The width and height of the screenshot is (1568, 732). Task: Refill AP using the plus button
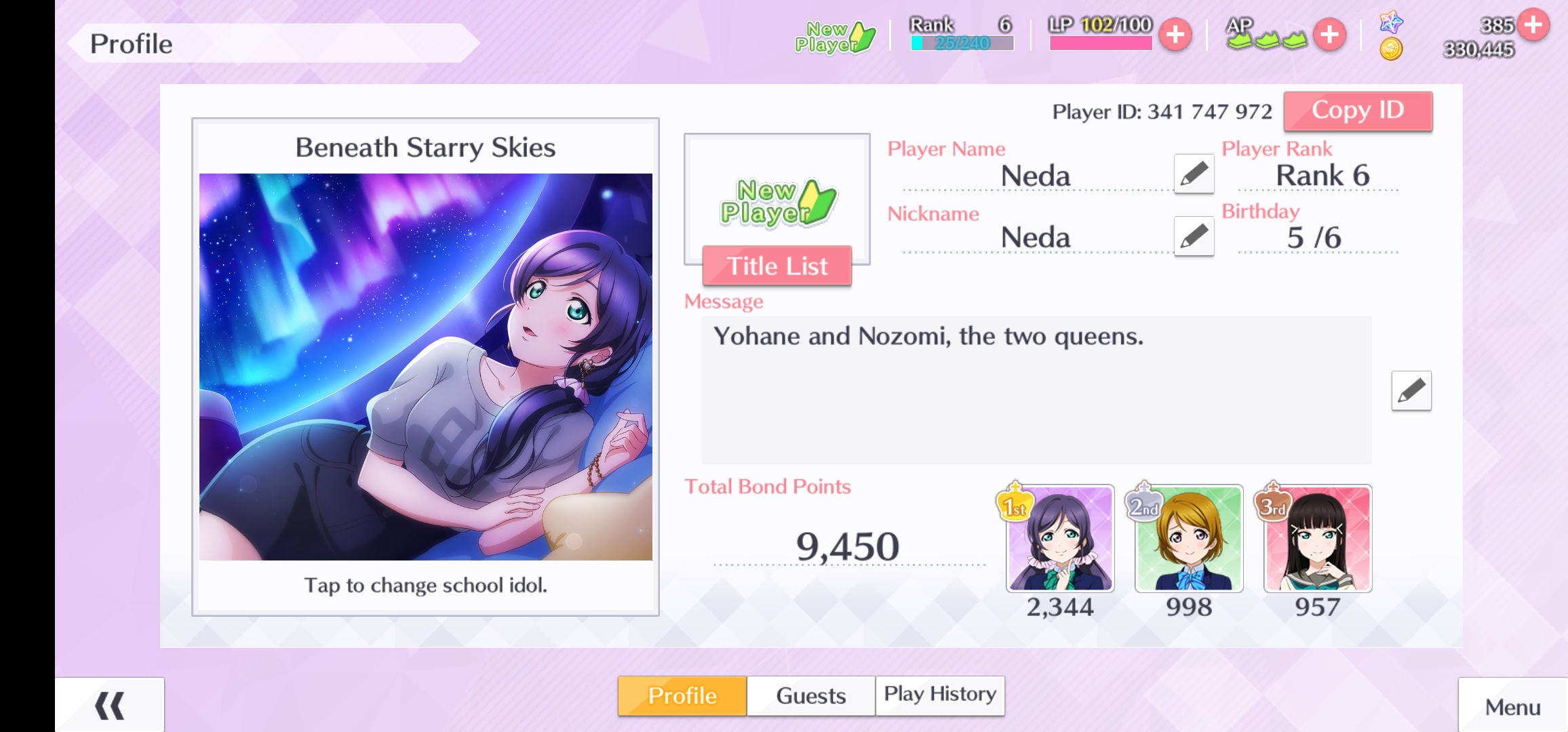point(1329,35)
